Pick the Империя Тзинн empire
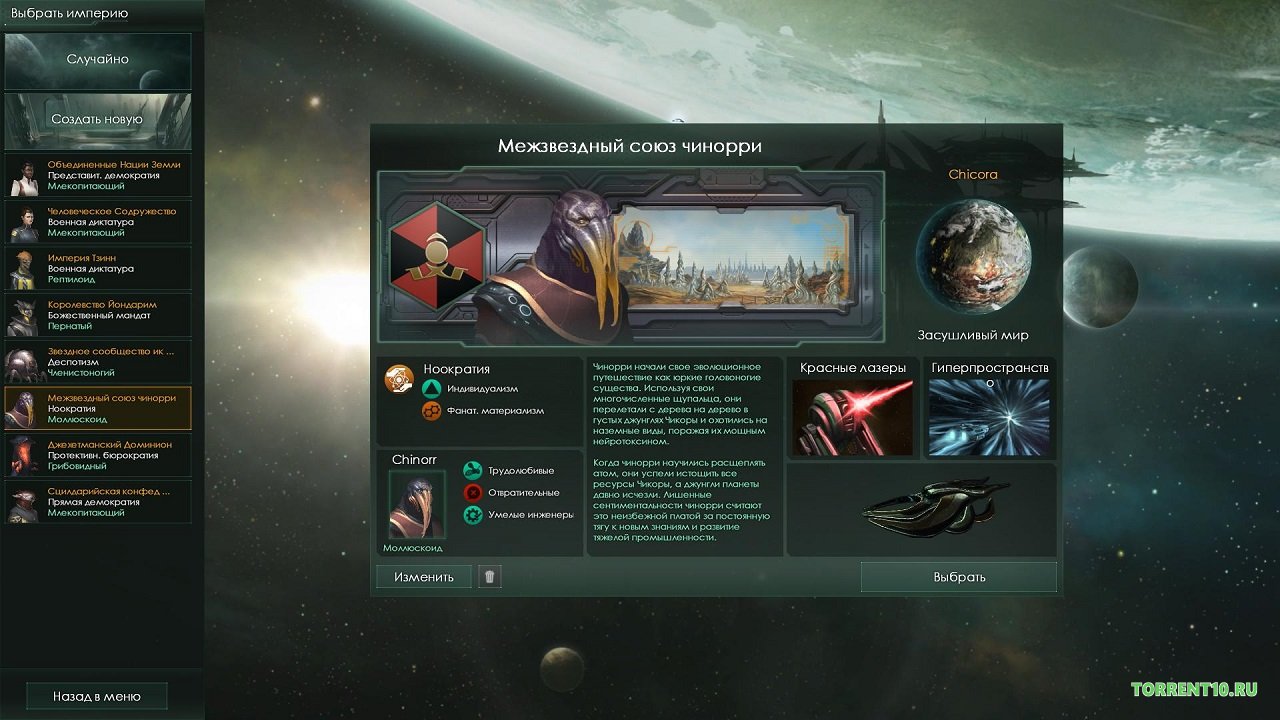Viewport: 1280px width, 720px height. (x=98, y=268)
